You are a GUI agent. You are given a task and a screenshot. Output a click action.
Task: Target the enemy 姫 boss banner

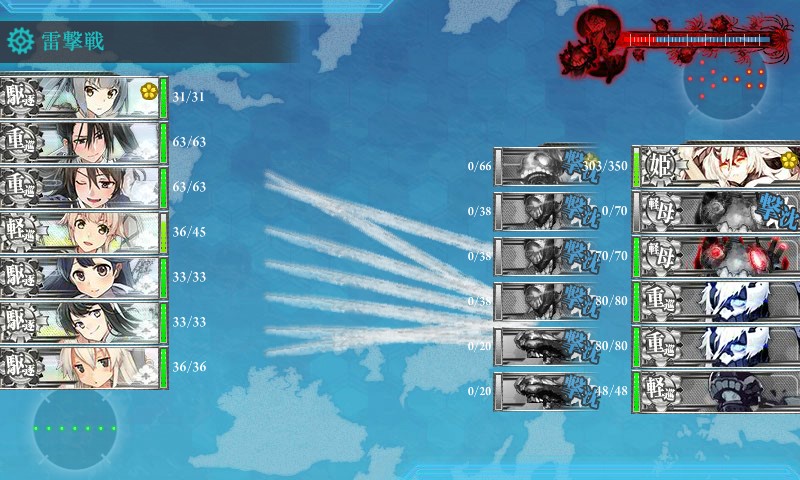click(x=716, y=166)
